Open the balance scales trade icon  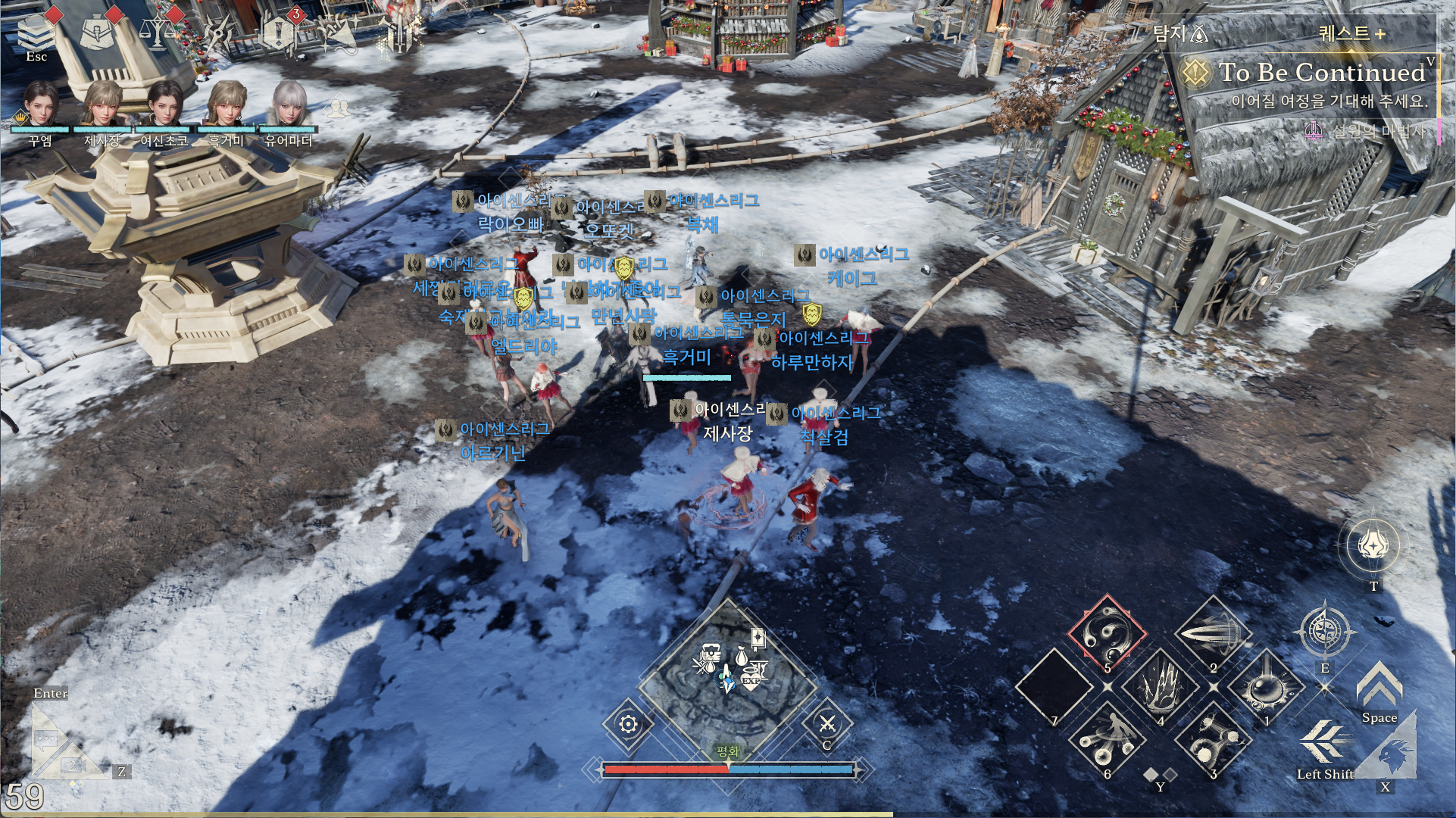click(157, 31)
